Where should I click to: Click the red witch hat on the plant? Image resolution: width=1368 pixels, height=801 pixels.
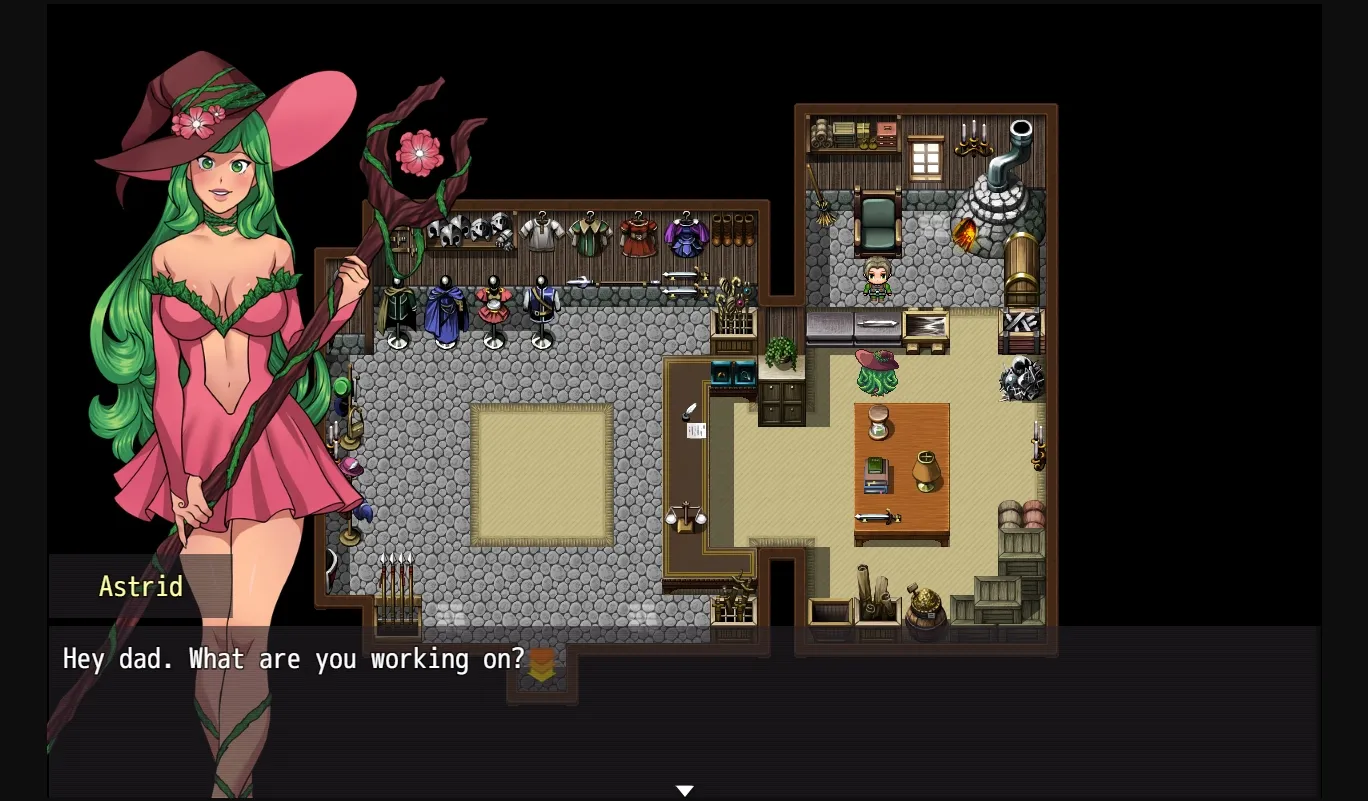point(877,360)
